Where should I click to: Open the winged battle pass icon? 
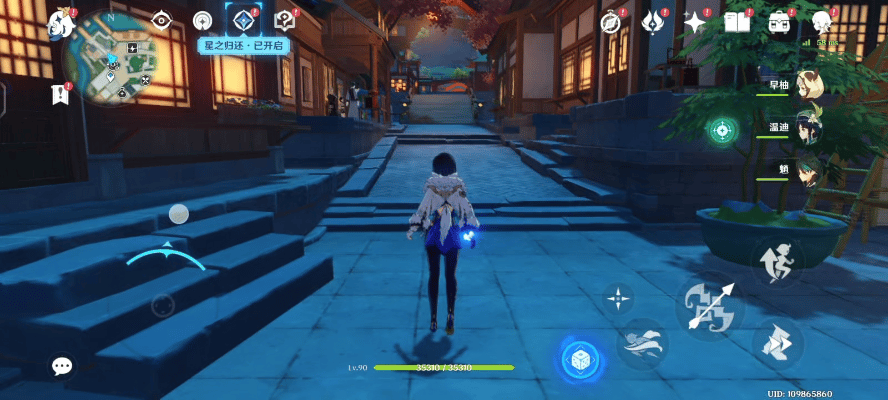point(653,21)
